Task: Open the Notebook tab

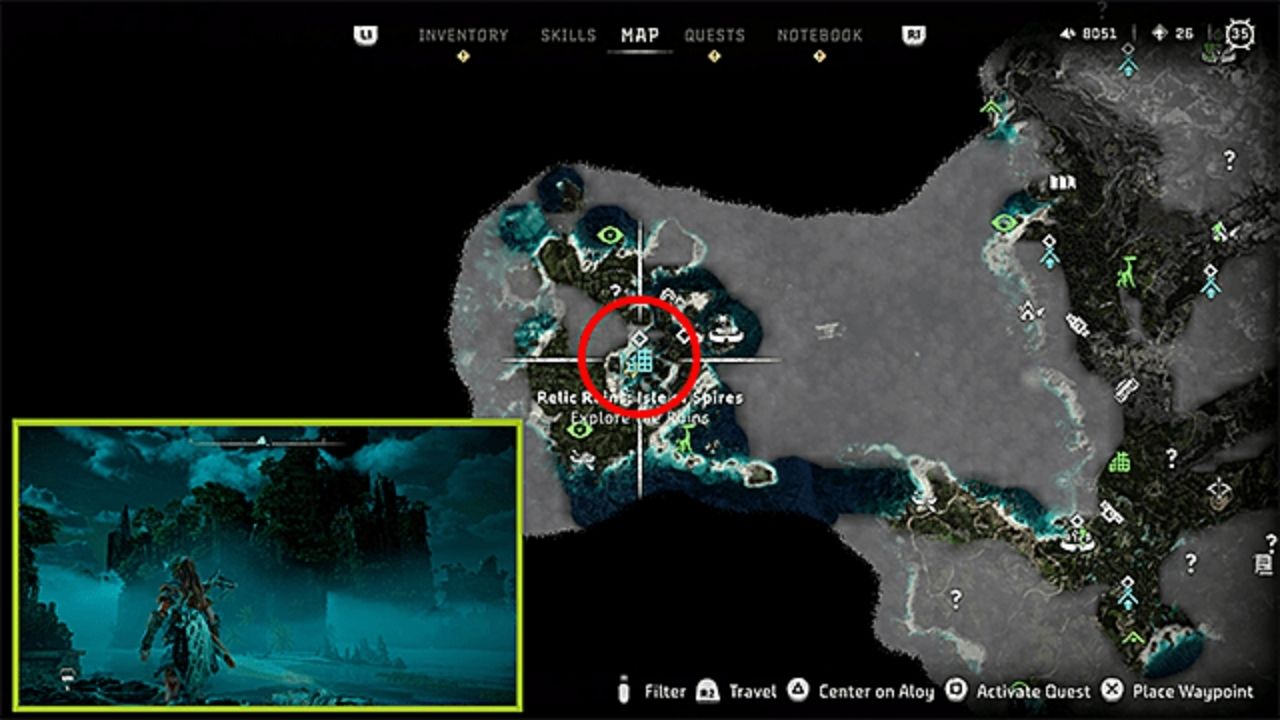Action: [819, 35]
